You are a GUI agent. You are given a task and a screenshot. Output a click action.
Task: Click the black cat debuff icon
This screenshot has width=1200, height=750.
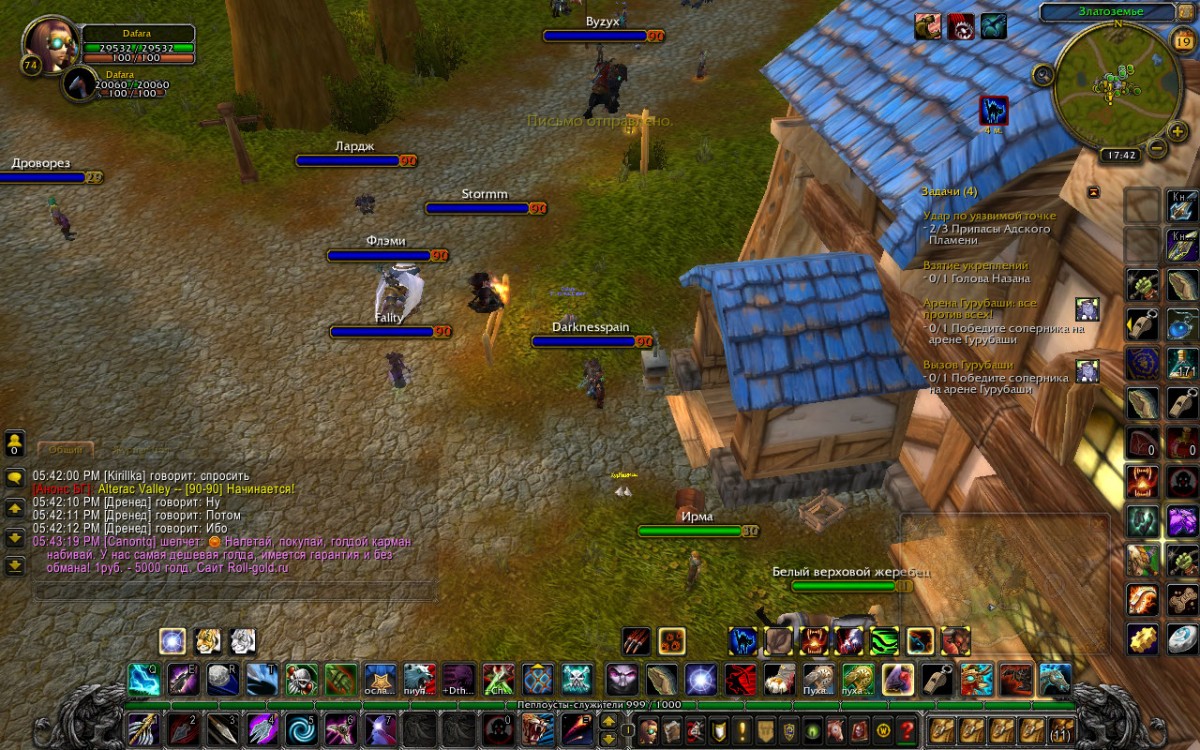coord(993,110)
